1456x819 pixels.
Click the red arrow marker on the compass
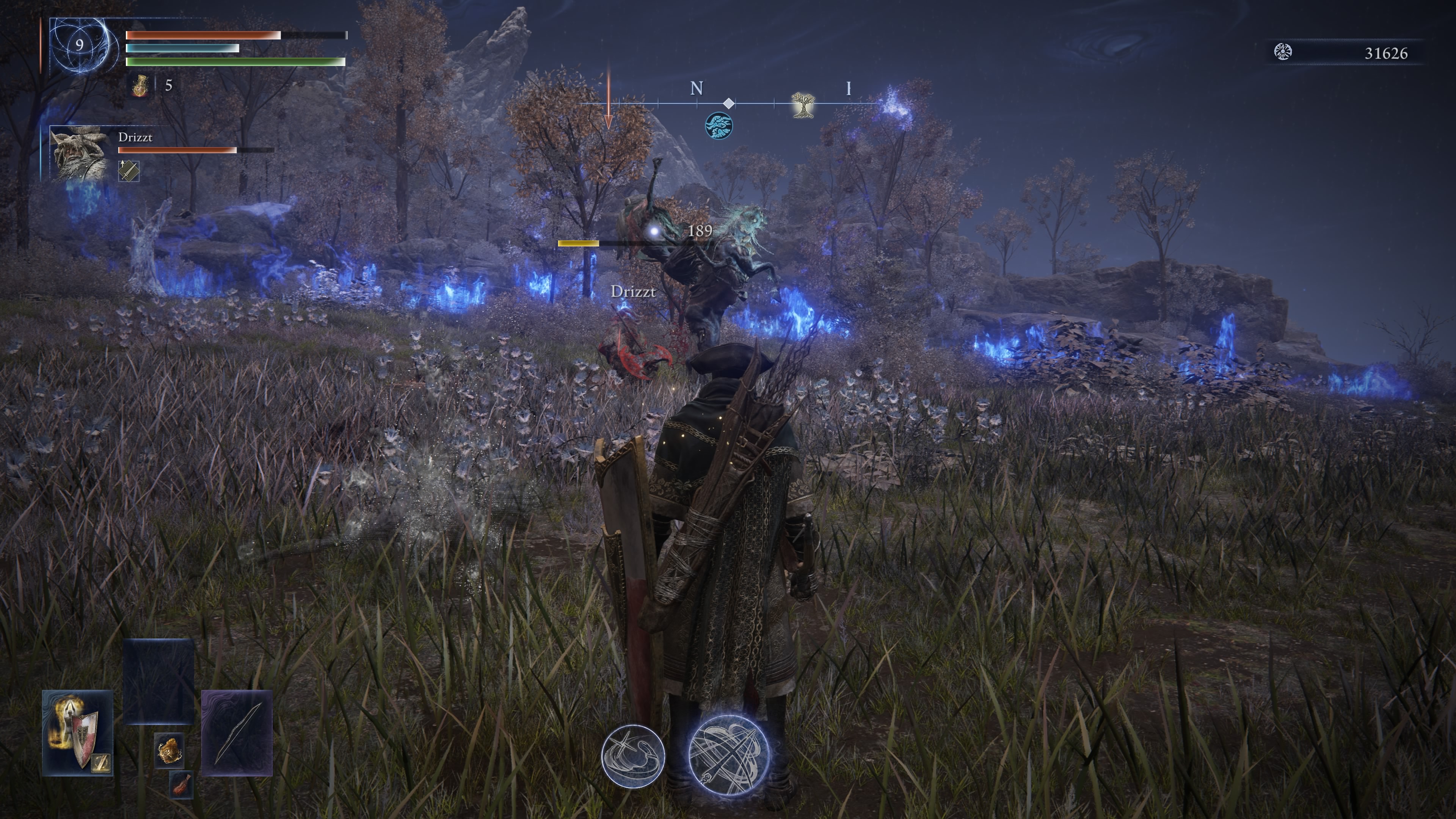coord(609,99)
